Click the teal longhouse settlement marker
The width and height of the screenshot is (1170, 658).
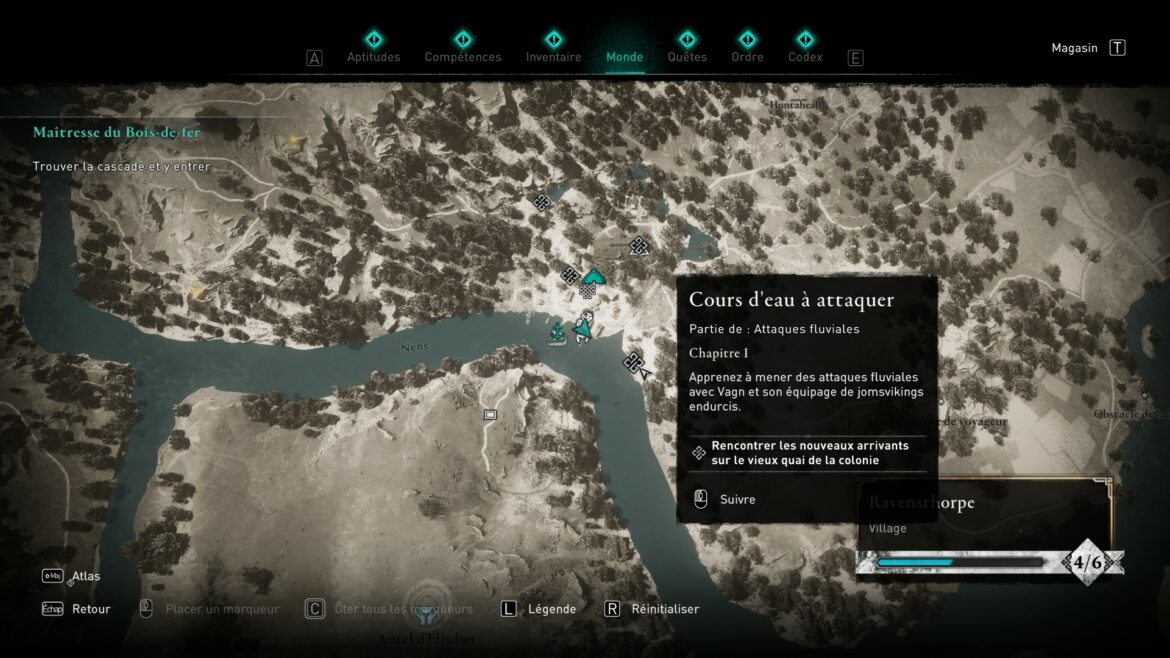[x=593, y=277]
